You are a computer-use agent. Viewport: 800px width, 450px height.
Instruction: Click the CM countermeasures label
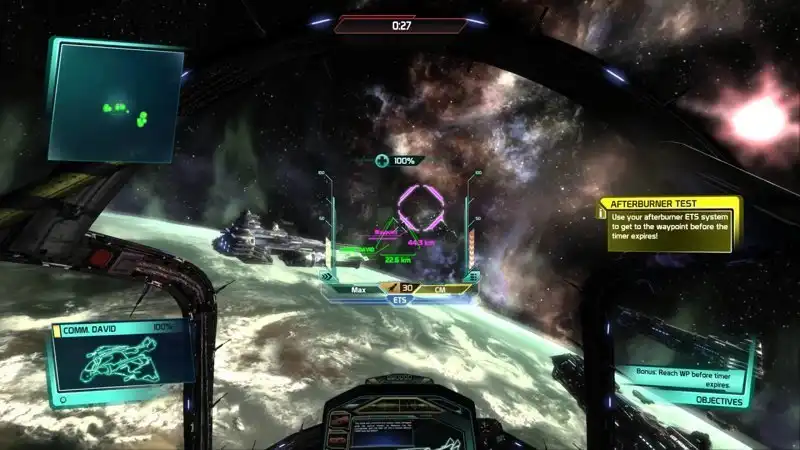(x=440, y=289)
